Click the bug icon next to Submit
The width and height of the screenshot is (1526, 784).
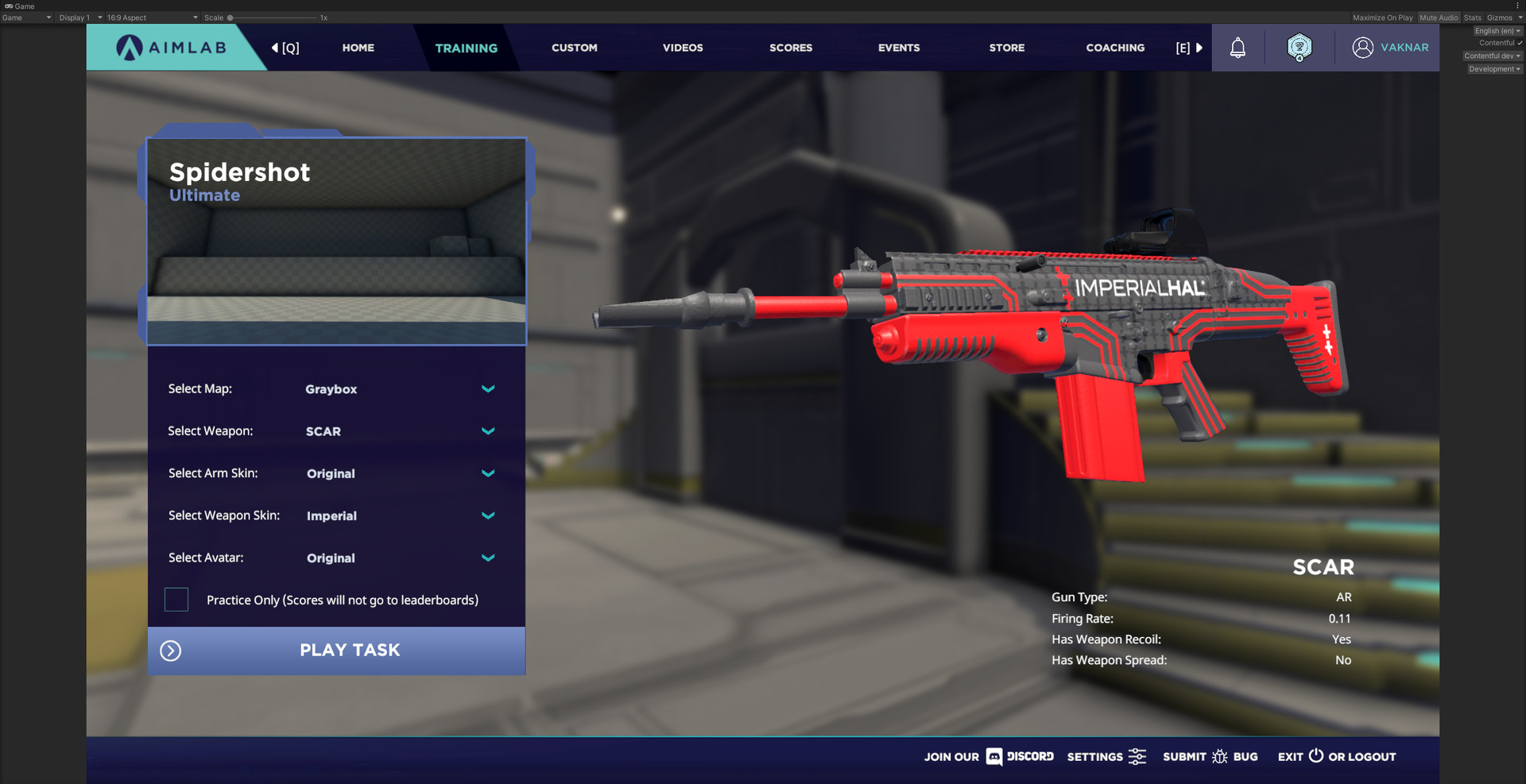click(1221, 757)
